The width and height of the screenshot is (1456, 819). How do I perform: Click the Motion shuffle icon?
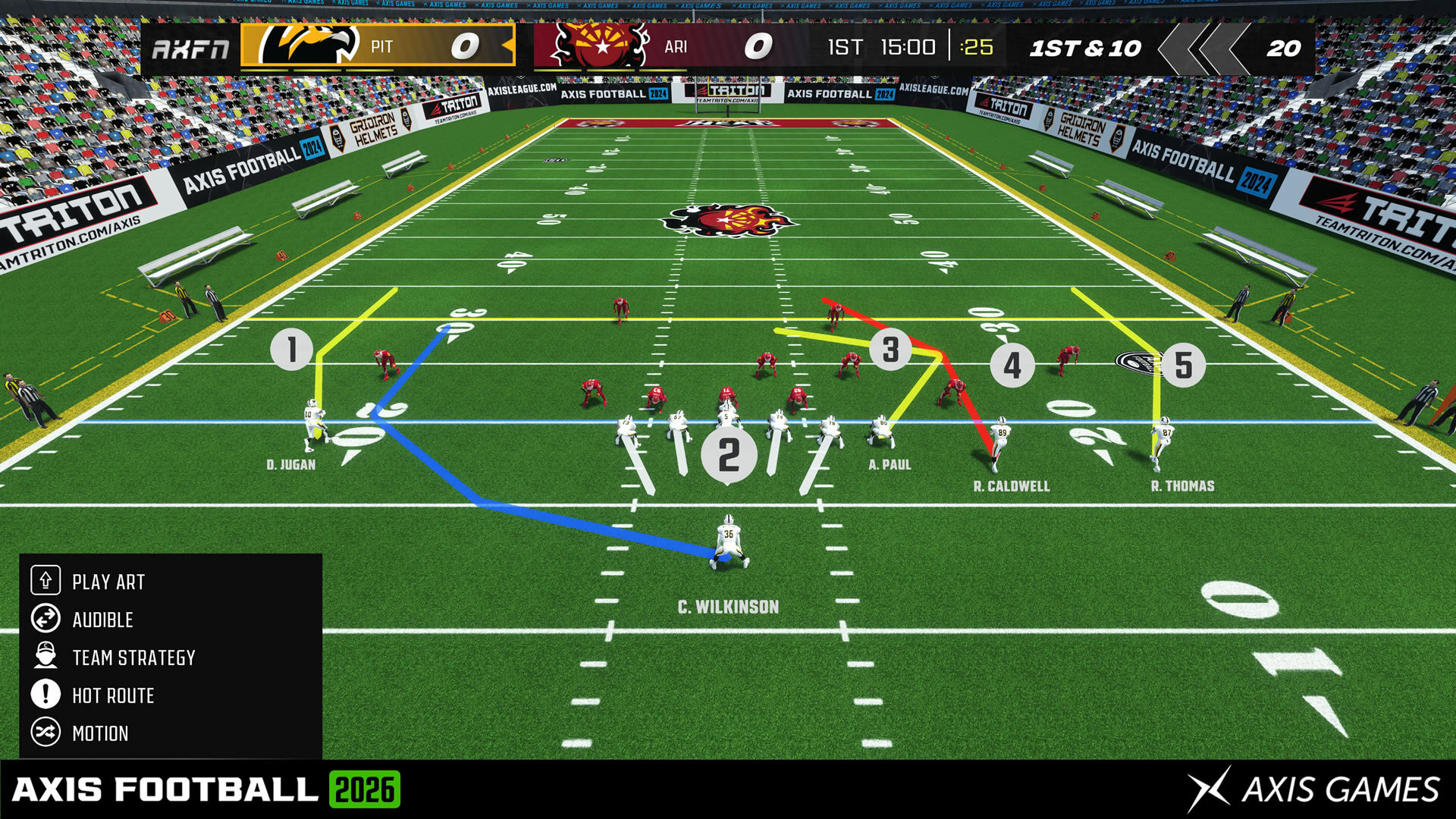45,733
